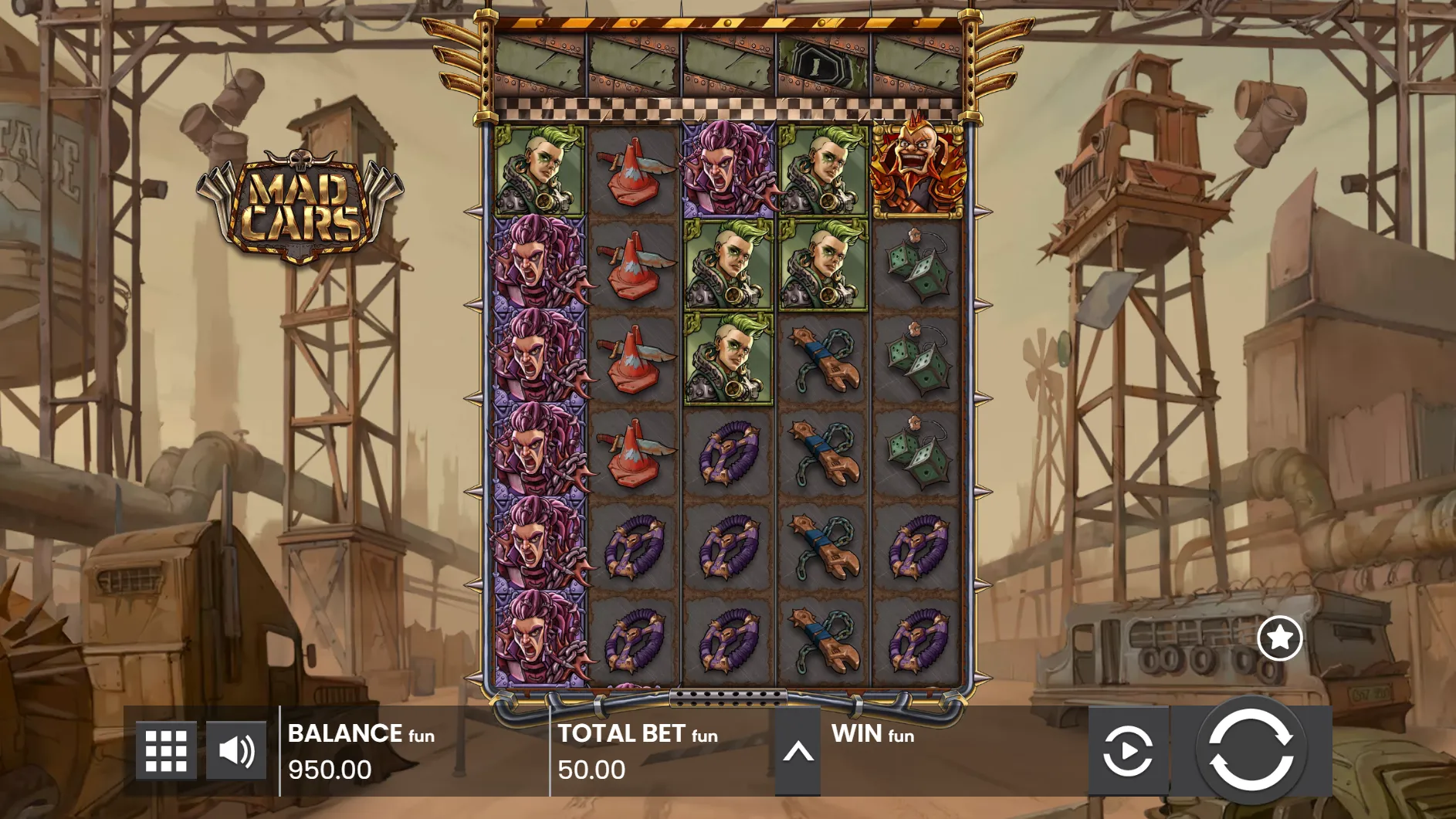Spin the reels with the large spin button
Screen dimensions: 1456x819
coord(1251,750)
